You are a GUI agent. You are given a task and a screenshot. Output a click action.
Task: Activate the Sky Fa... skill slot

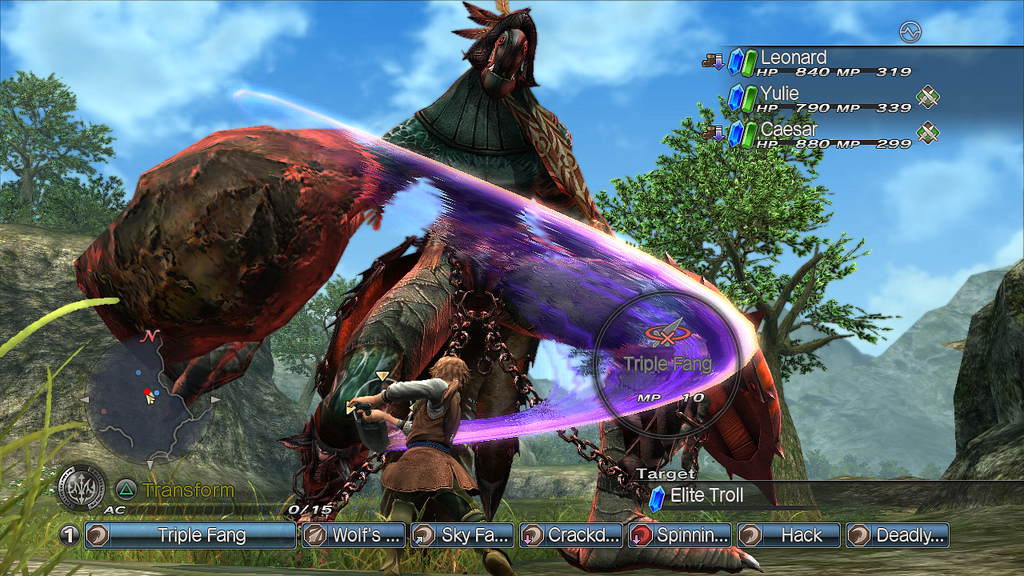click(x=463, y=535)
